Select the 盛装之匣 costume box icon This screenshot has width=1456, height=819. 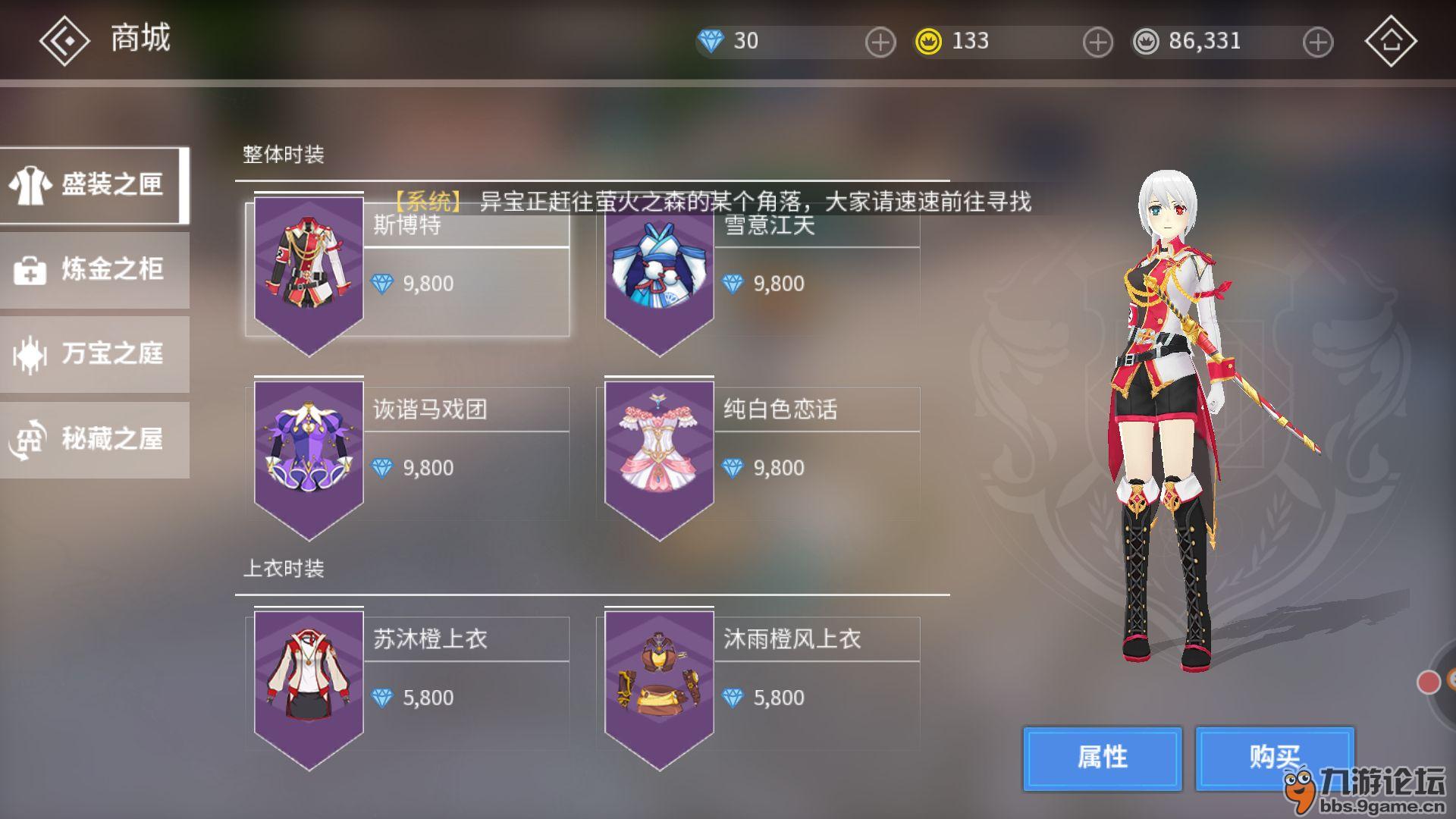point(29,184)
